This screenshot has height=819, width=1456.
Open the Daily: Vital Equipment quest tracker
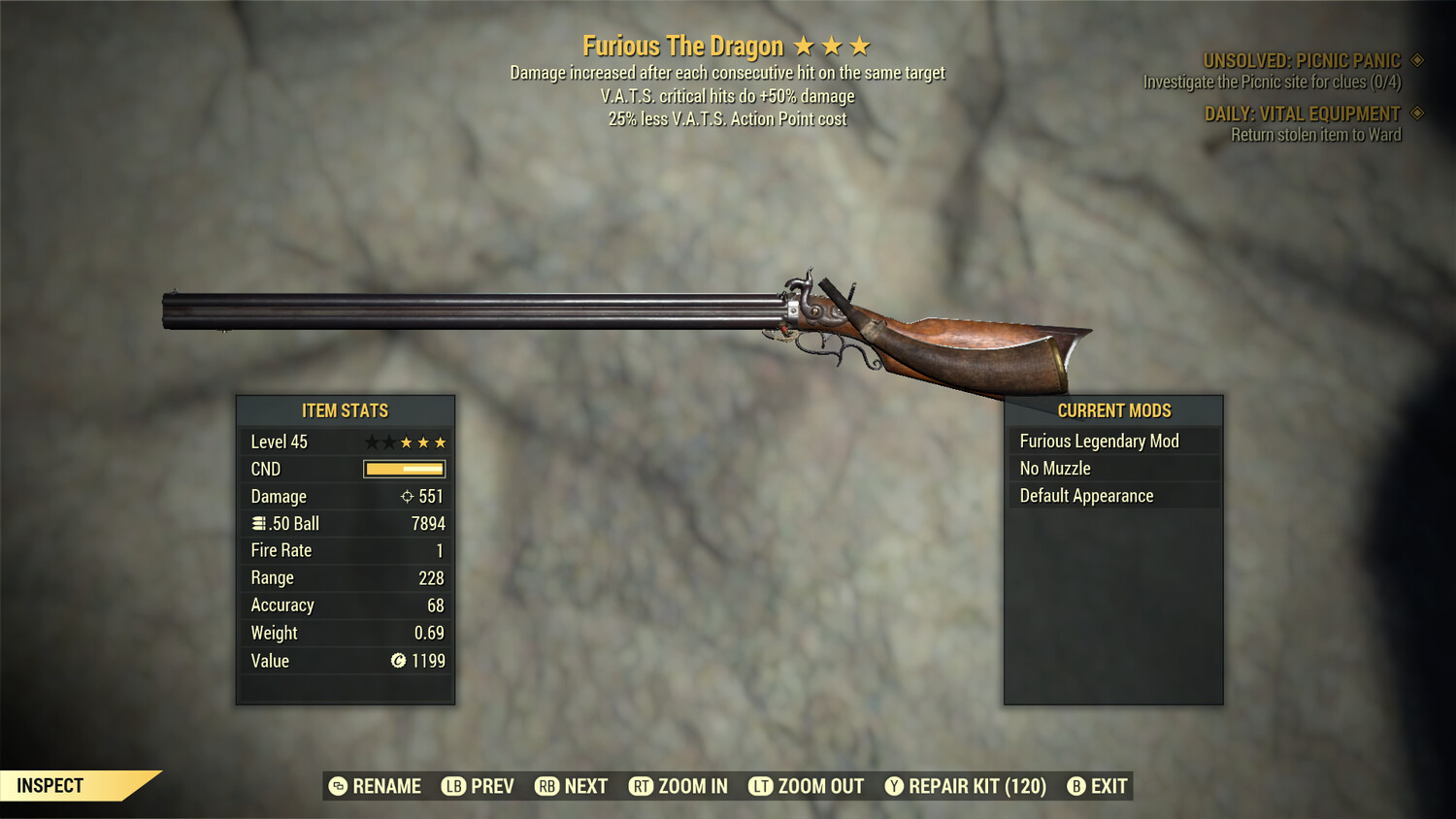tap(1302, 115)
